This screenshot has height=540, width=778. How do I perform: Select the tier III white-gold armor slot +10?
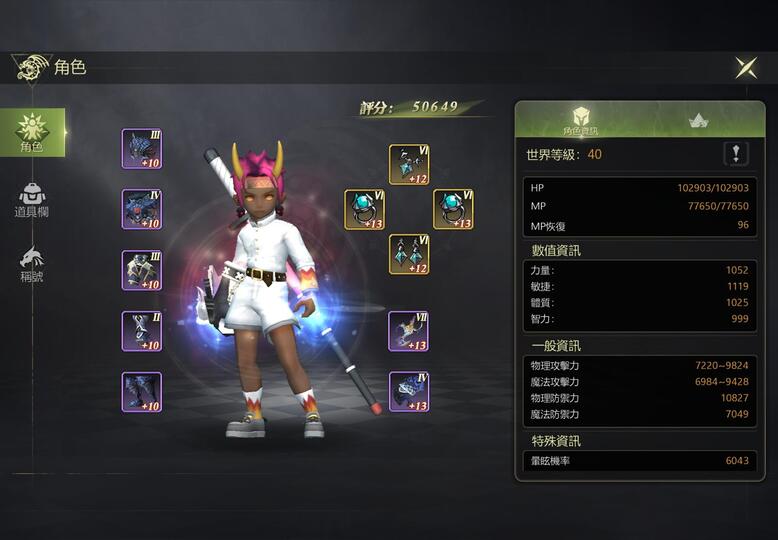[142, 271]
